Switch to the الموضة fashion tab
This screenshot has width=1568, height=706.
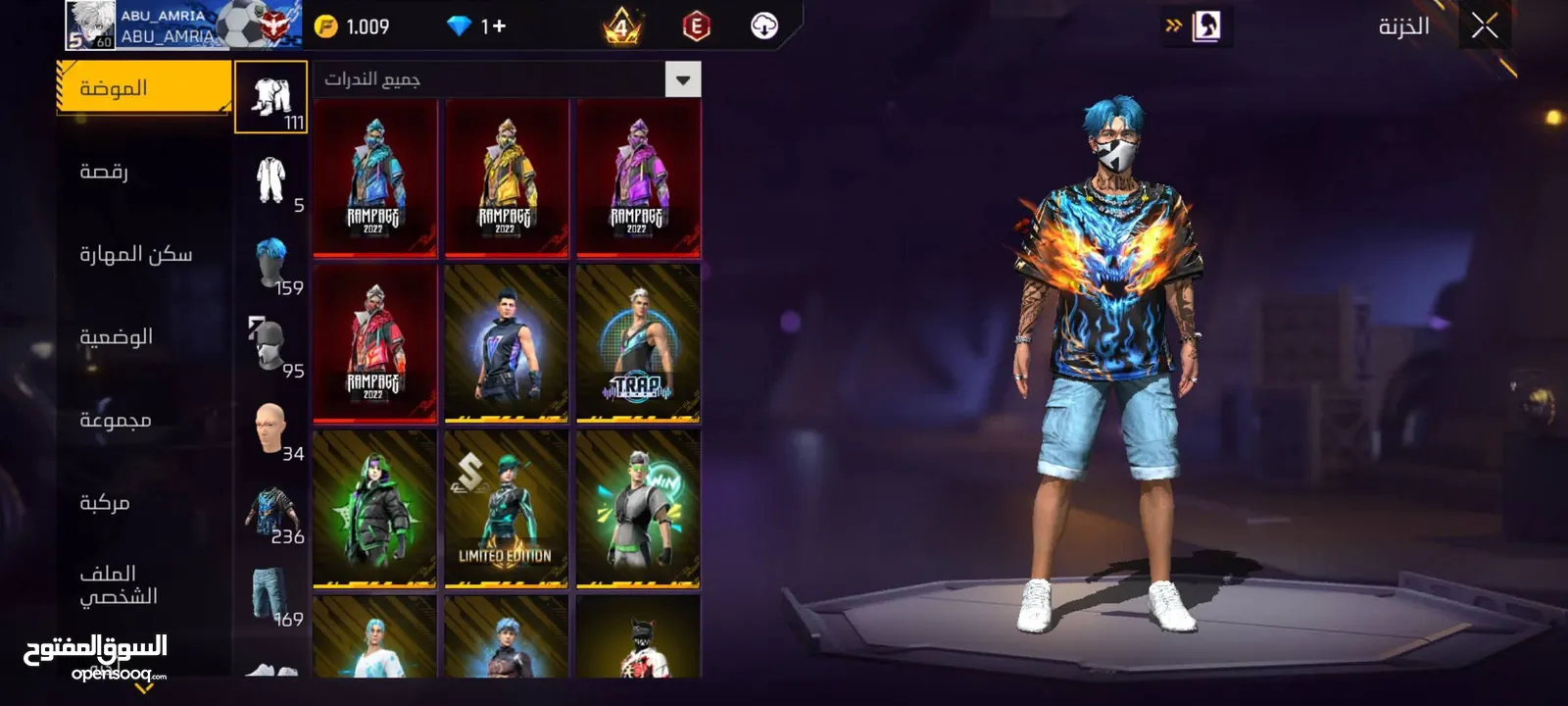point(144,88)
